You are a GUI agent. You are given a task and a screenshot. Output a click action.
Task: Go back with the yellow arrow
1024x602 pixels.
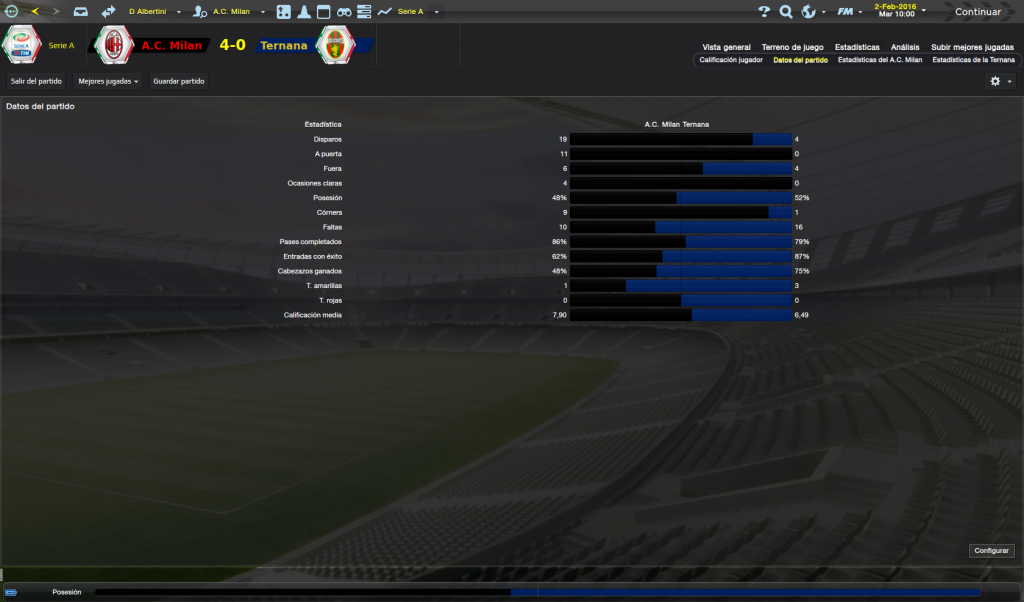pyautogui.click(x=35, y=12)
